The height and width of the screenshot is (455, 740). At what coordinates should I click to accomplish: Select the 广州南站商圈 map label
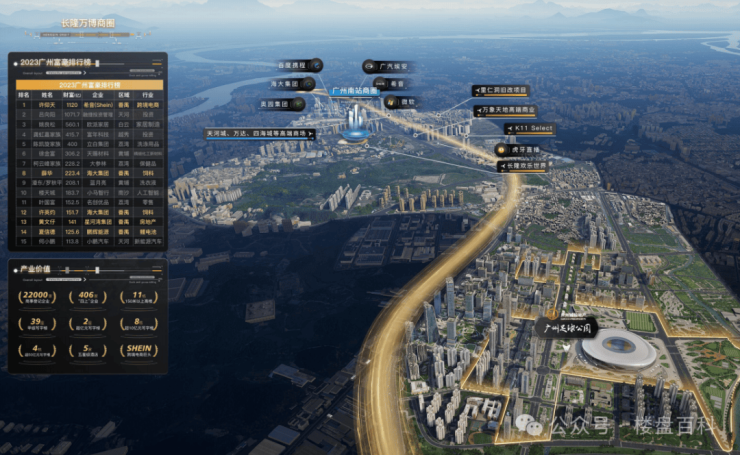point(355,91)
